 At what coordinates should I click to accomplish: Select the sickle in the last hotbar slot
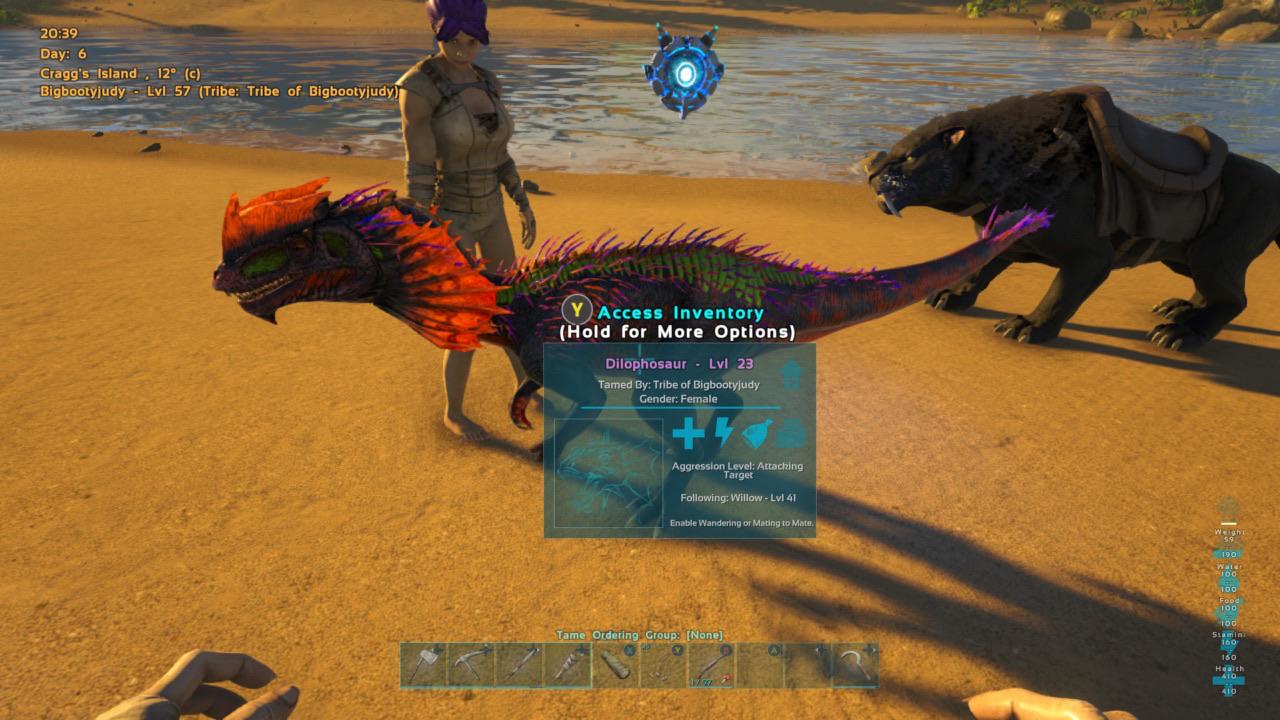click(856, 670)
